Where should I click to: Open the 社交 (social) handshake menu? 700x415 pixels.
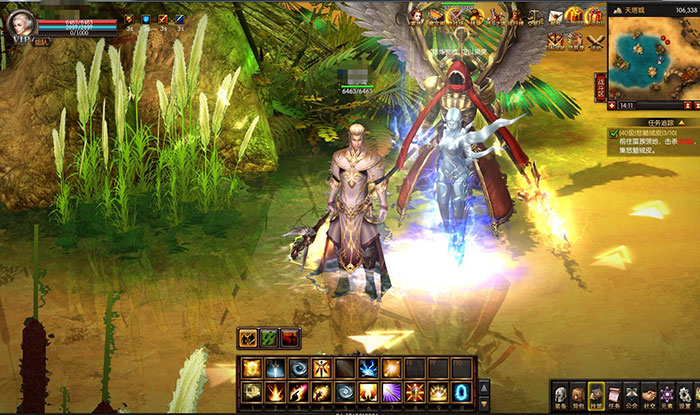point(651,396)
